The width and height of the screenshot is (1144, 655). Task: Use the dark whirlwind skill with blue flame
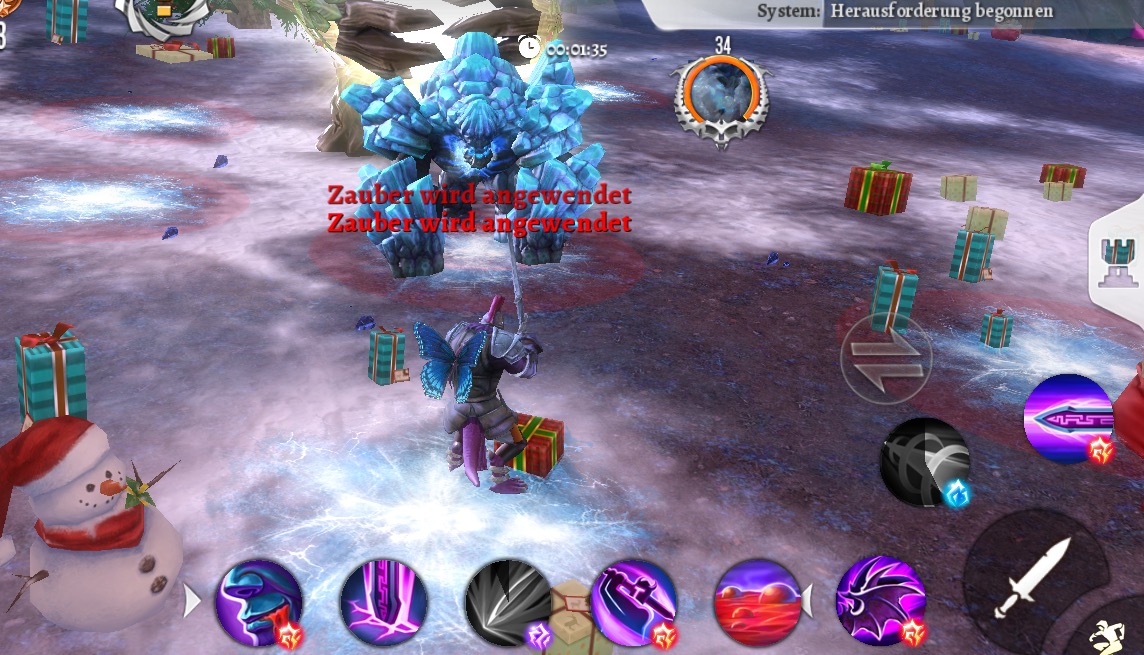[925, 462]
